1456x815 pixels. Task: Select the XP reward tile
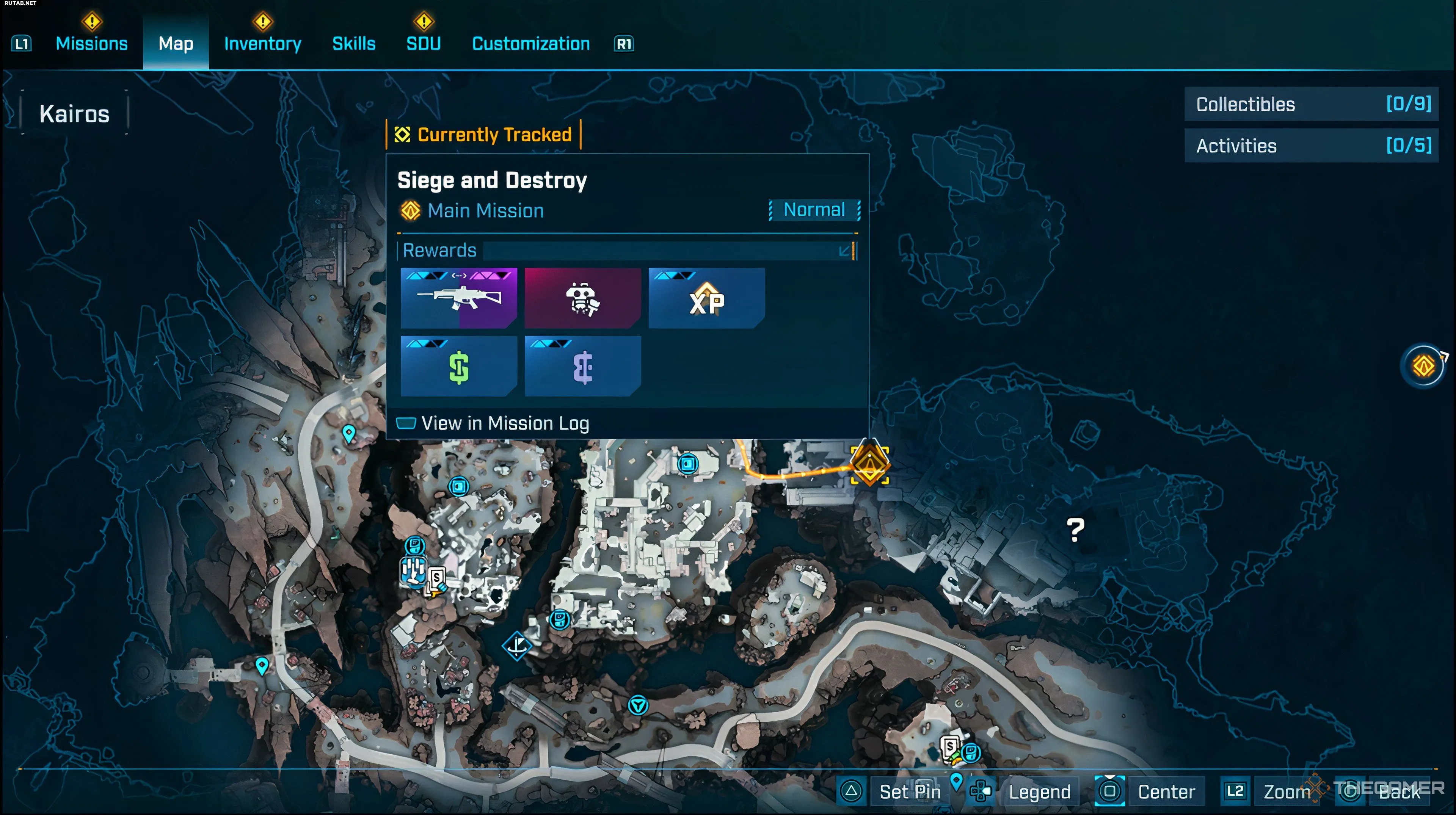706,298
